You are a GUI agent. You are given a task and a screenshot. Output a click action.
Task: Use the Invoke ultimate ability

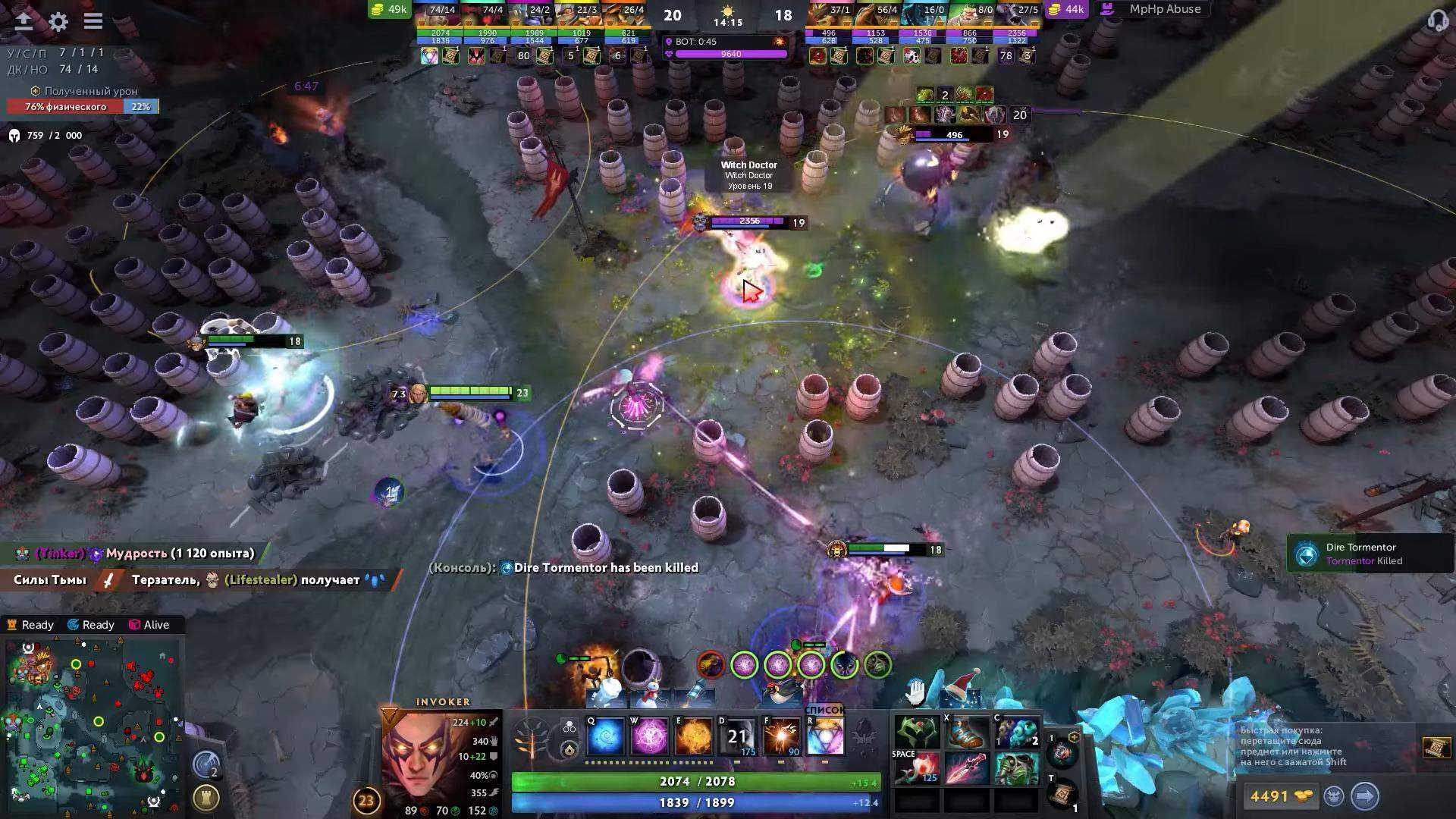click(x=825, y=736)
